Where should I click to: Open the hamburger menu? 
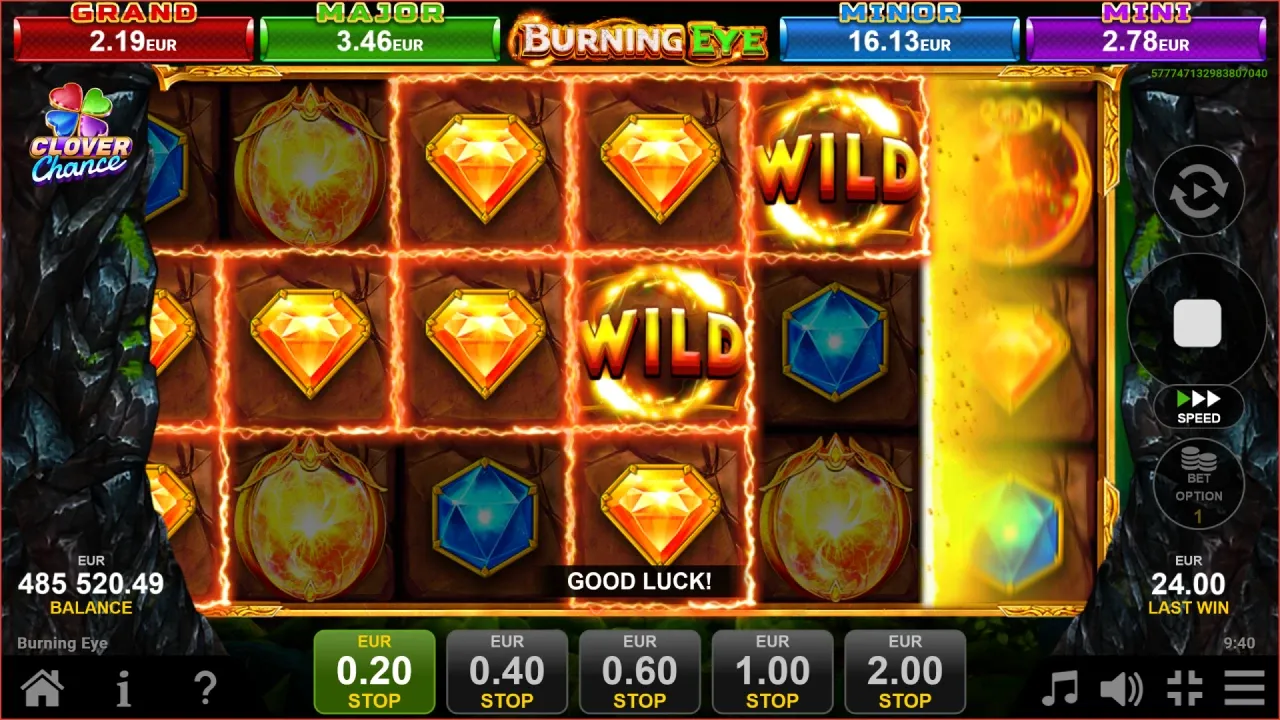click(1245, 688)
